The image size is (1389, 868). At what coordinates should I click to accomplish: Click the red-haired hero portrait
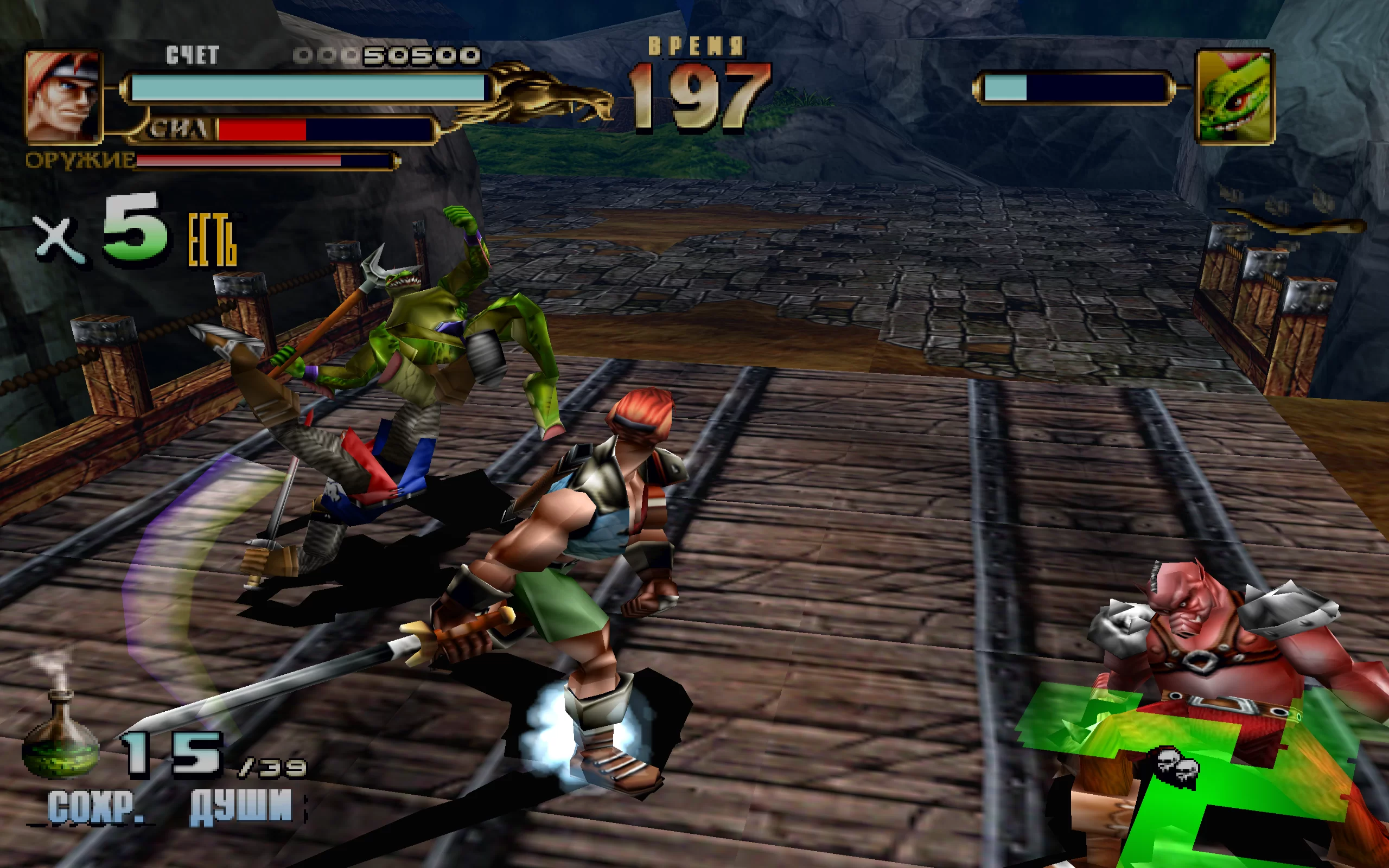tap(63, 97)
